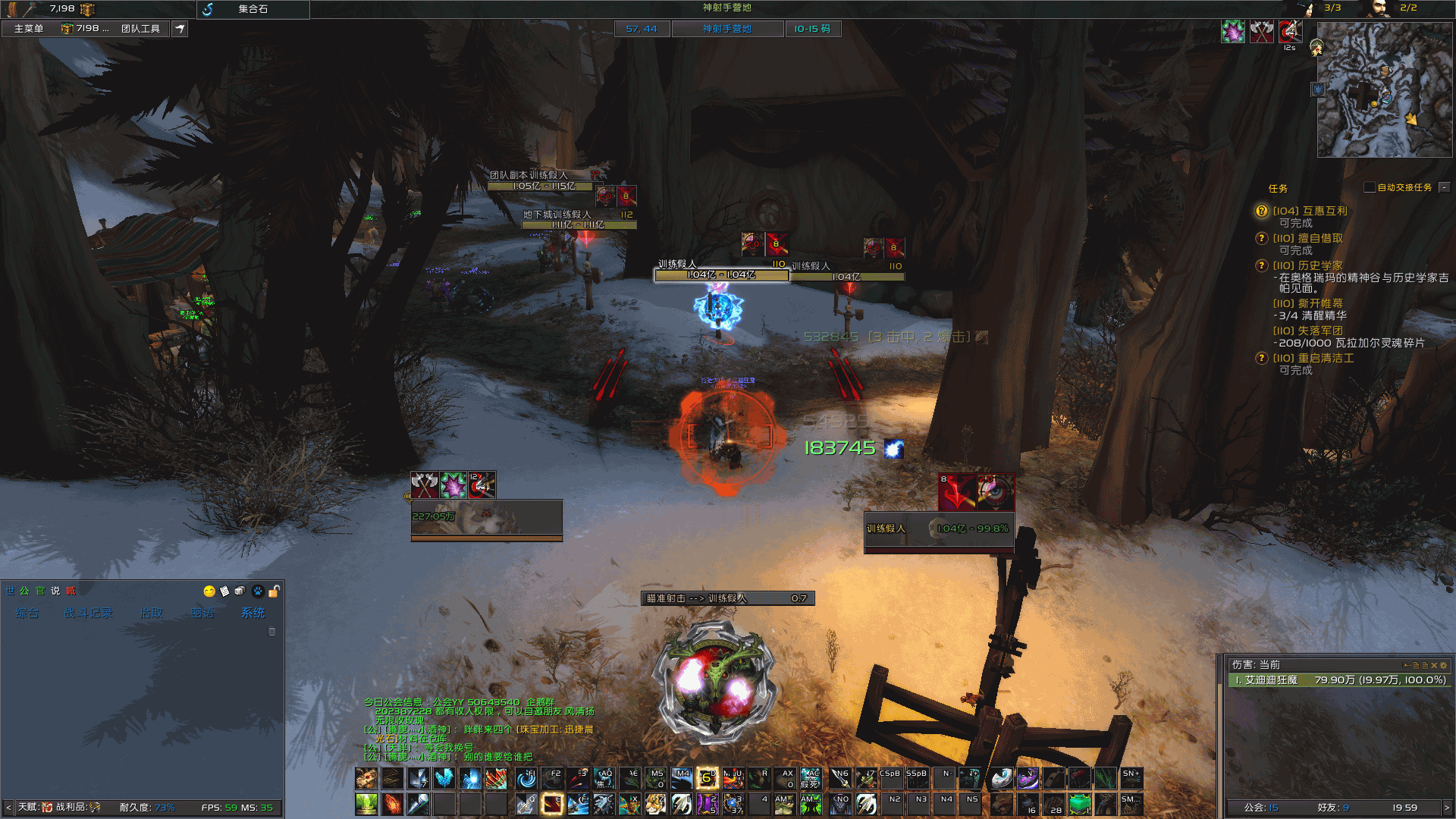Image resolution: width=1456 pixels, height=819 pixels.
Task: Switch to the 密语 whisper tab
Action: [x=202, y=613]
